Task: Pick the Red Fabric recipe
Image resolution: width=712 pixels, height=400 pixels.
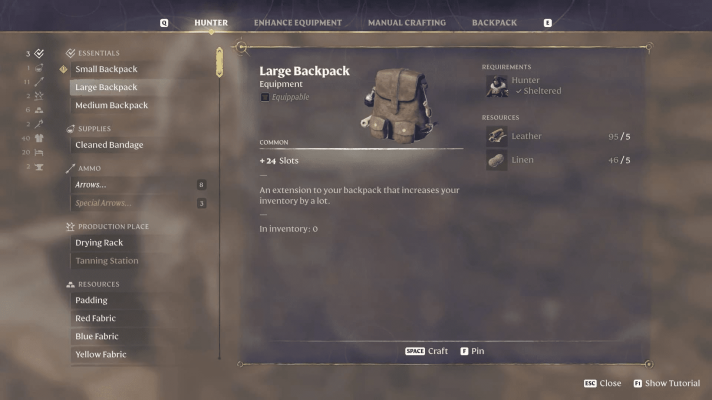Action: [x=96, y=318]
